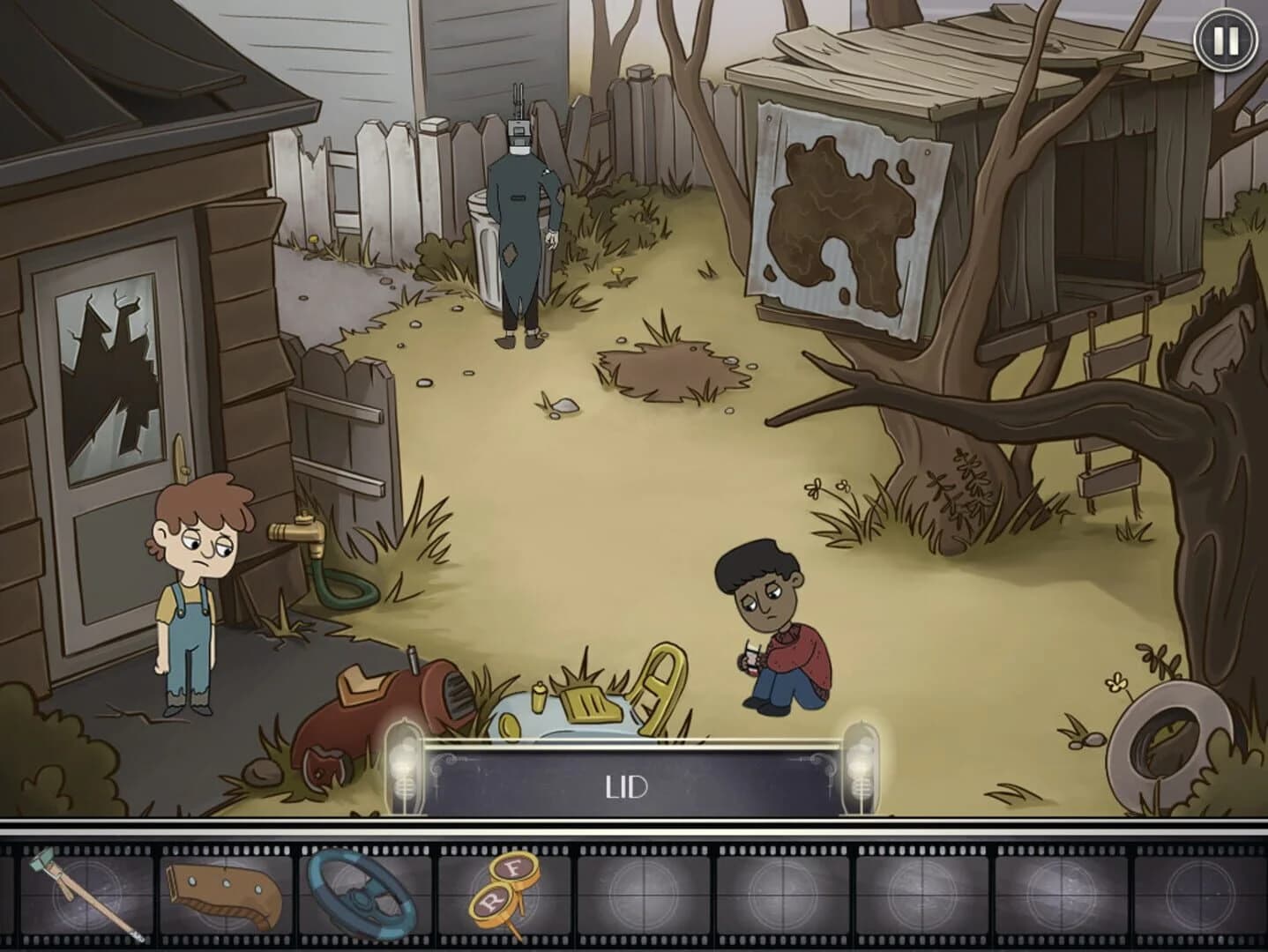This screenshot has height=952, width=1268.
Task: Click the robot character named Lid
Action: click(518, 220)
